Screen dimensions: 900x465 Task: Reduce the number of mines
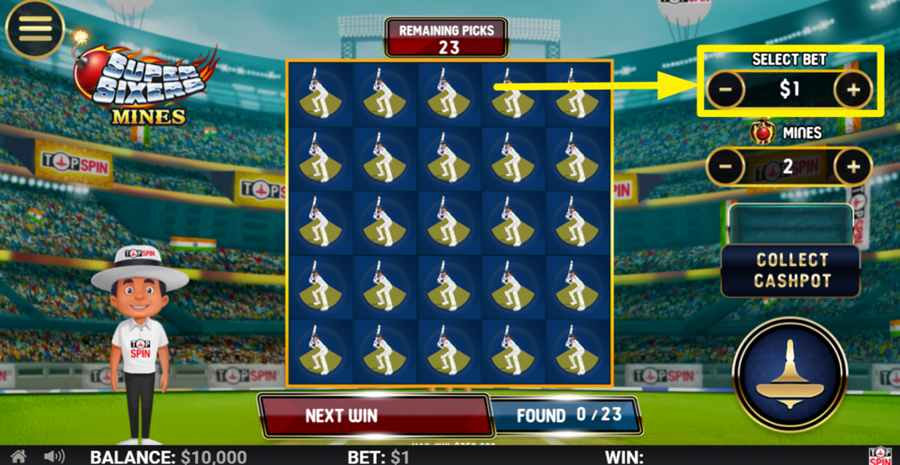pos(726,166)
